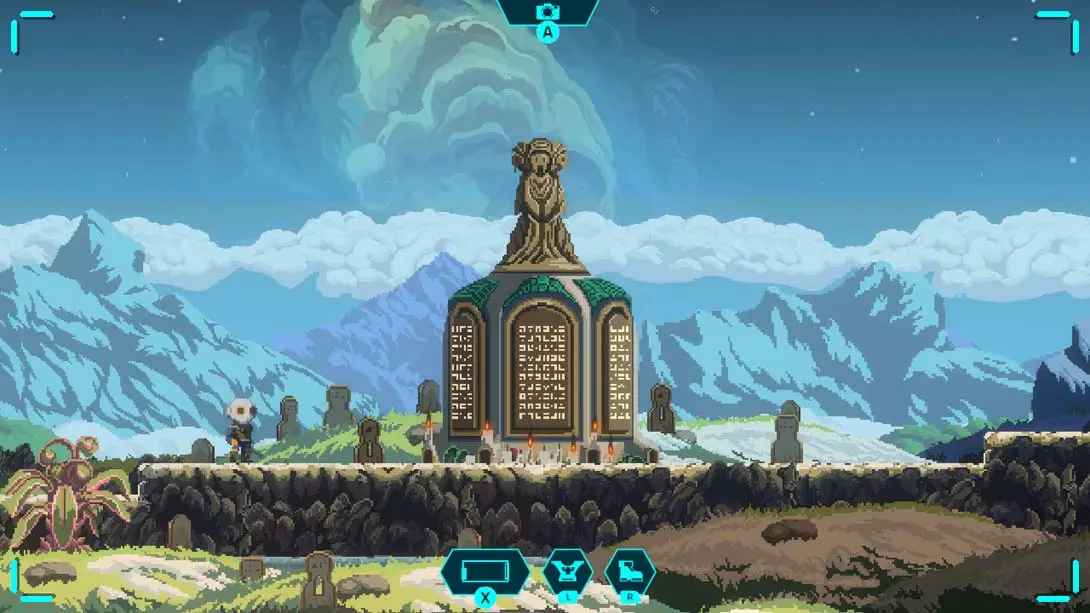Select the wide frame hexagon icon
1090x613 pixels.
(485, 574)
